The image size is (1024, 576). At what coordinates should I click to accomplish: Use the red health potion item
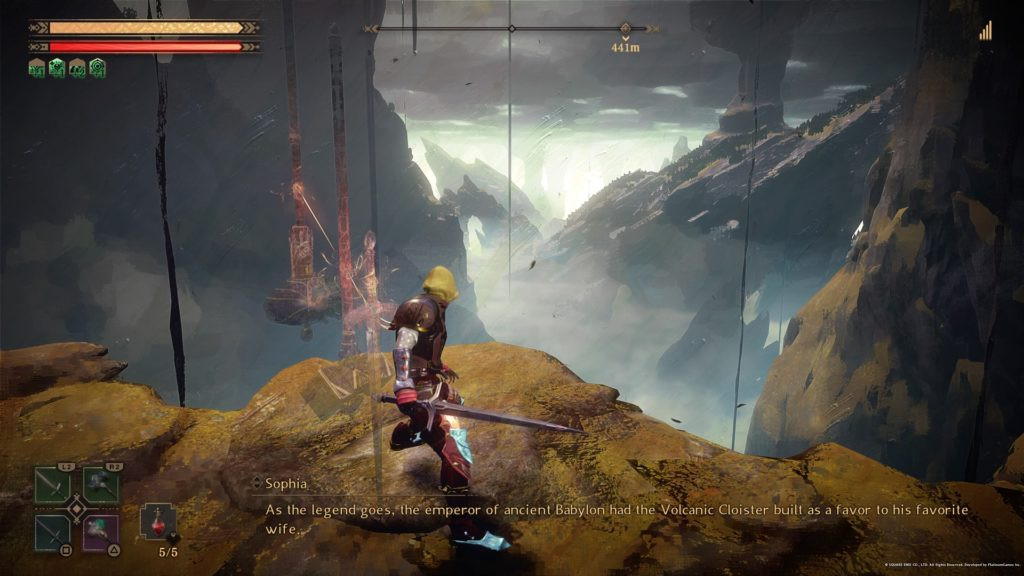click(x=158, y=522)
